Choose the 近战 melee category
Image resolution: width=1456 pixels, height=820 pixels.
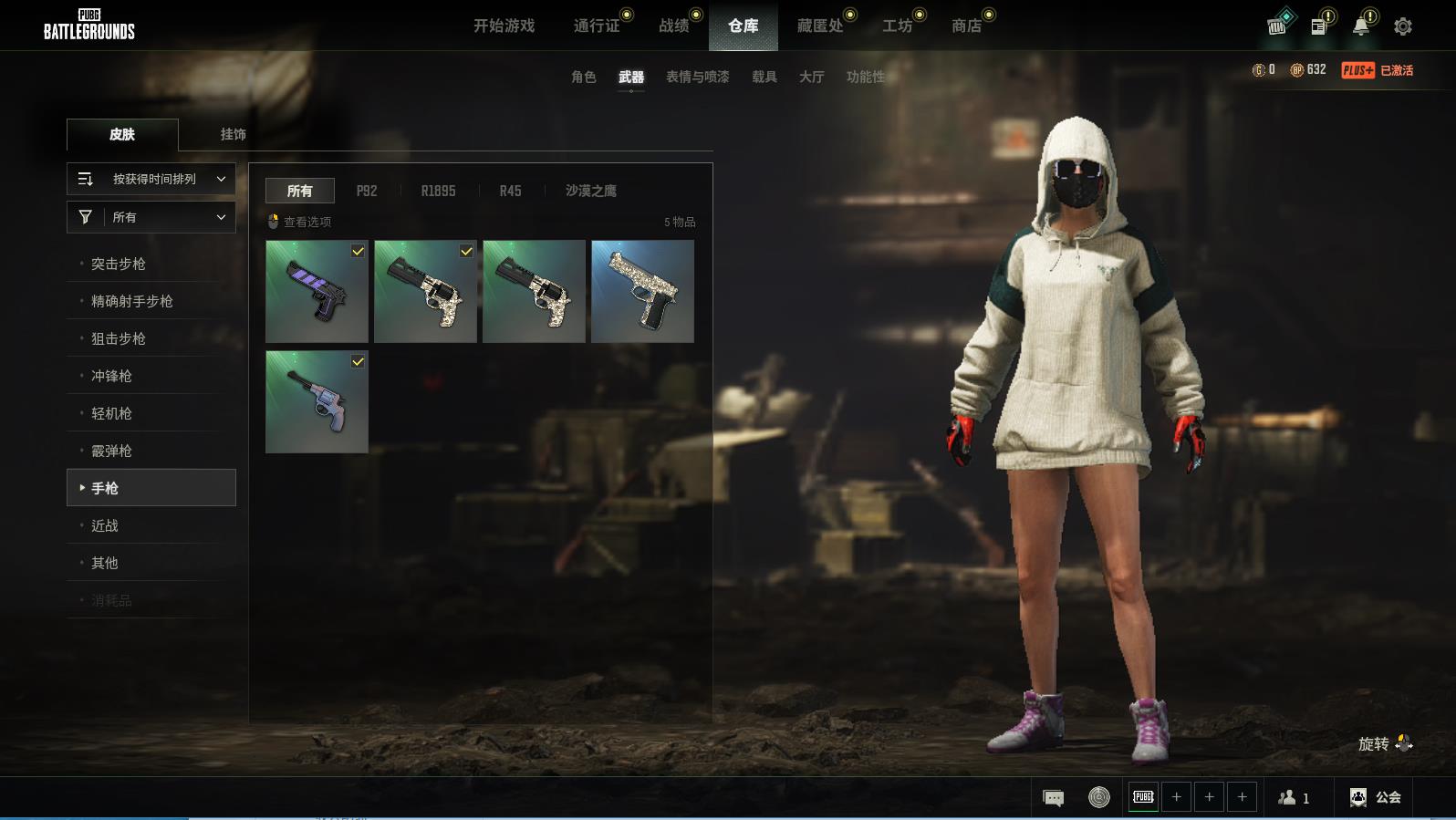tap(105, 525)
